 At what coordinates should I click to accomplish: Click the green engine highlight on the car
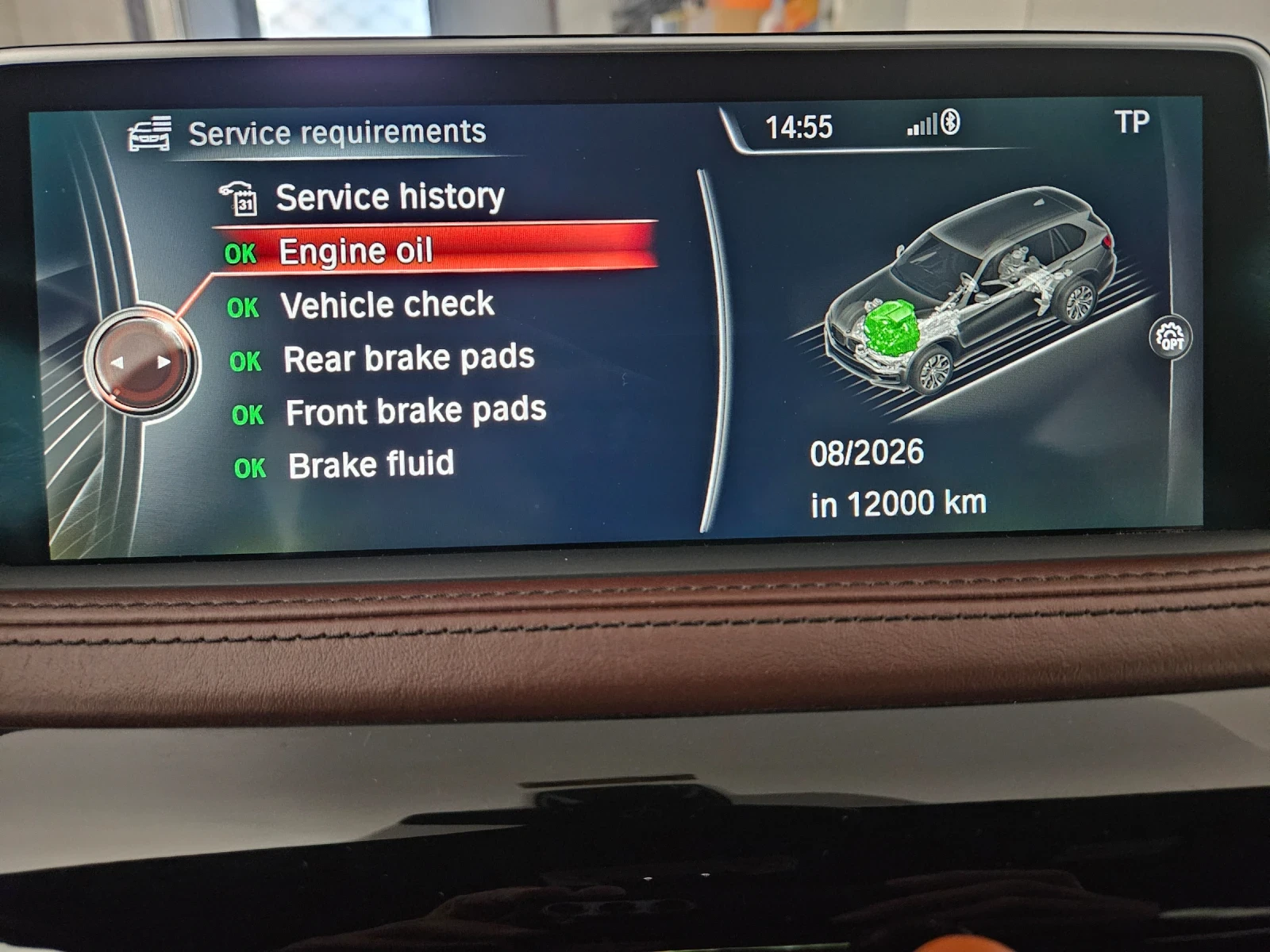pyautogui.click(x=889, y=329)
